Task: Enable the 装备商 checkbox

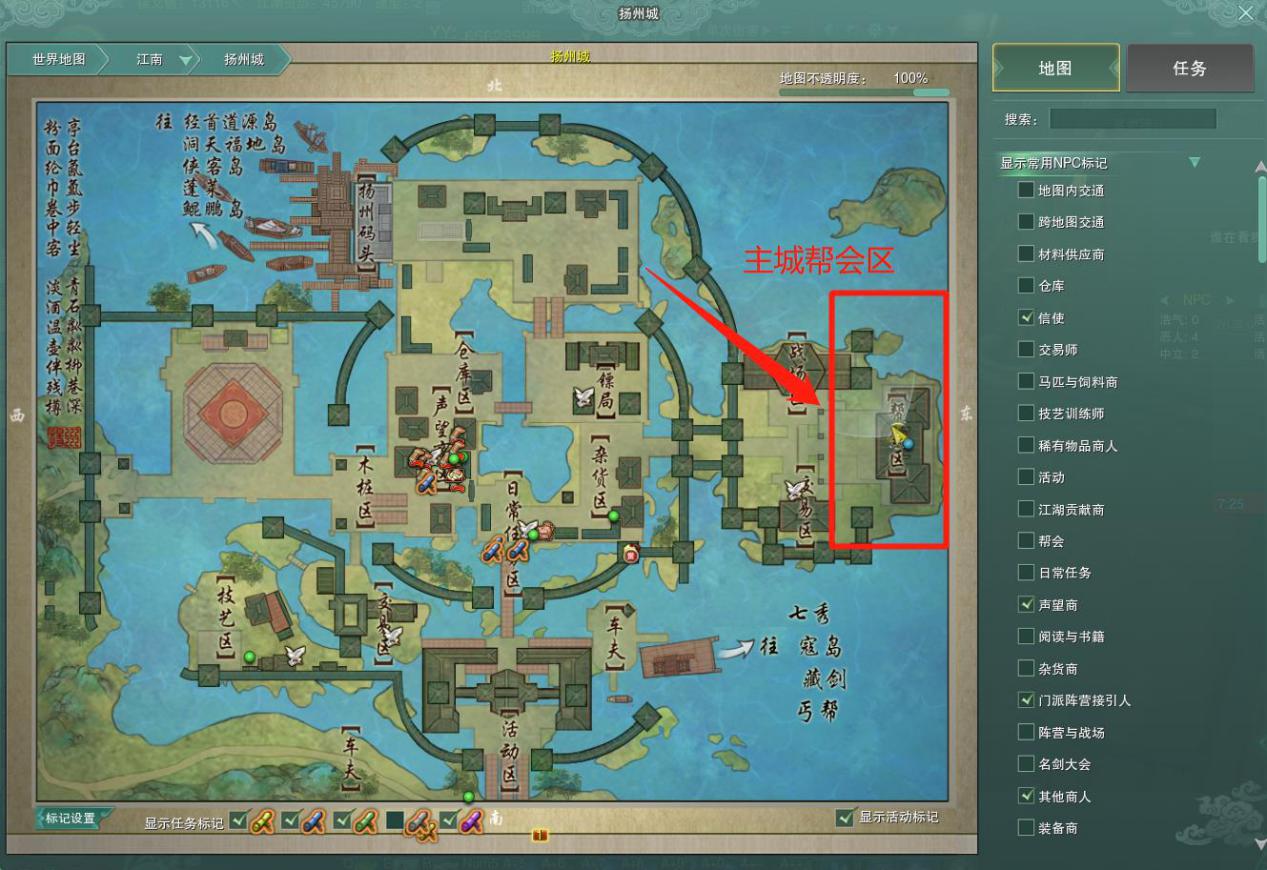Action: [x=1026, y=828]
